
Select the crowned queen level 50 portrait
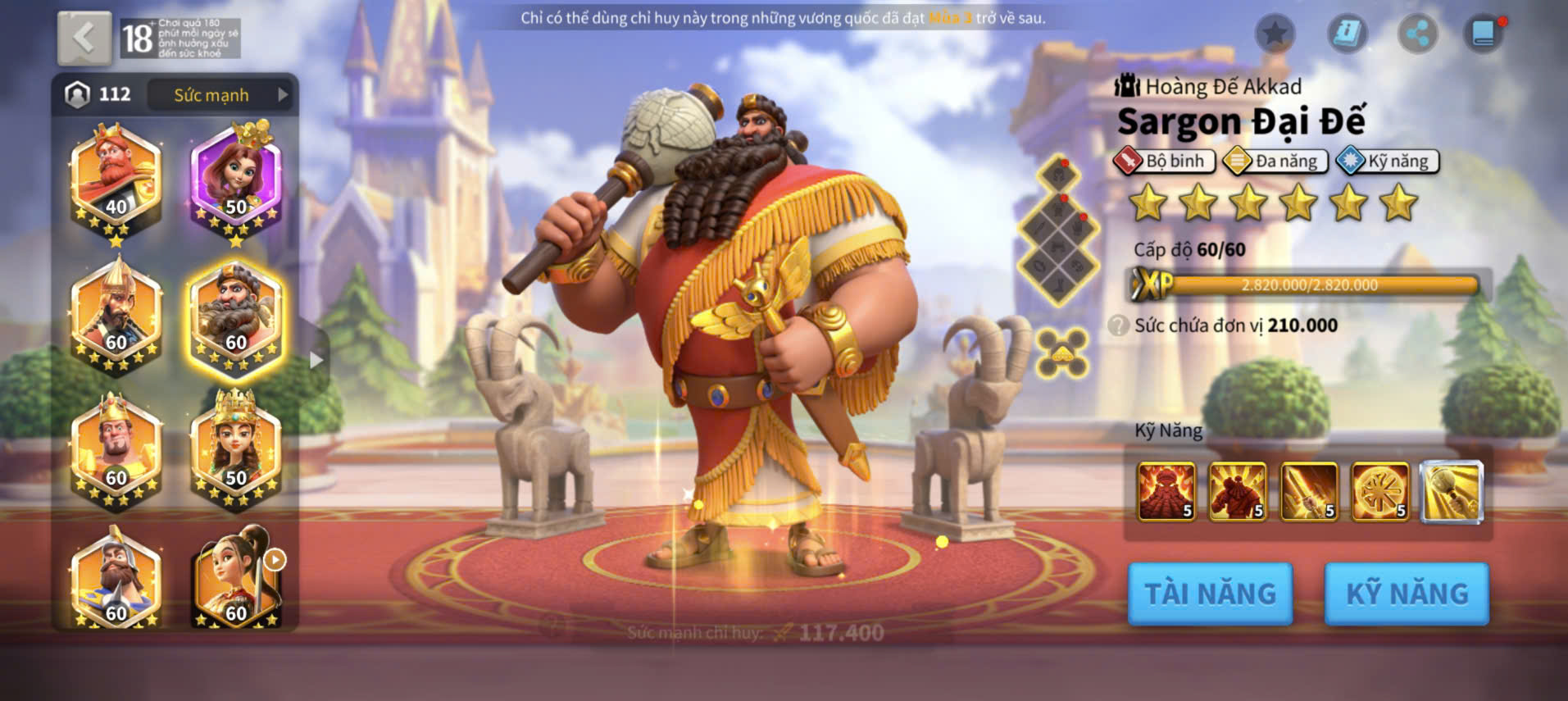click(236, 449)
